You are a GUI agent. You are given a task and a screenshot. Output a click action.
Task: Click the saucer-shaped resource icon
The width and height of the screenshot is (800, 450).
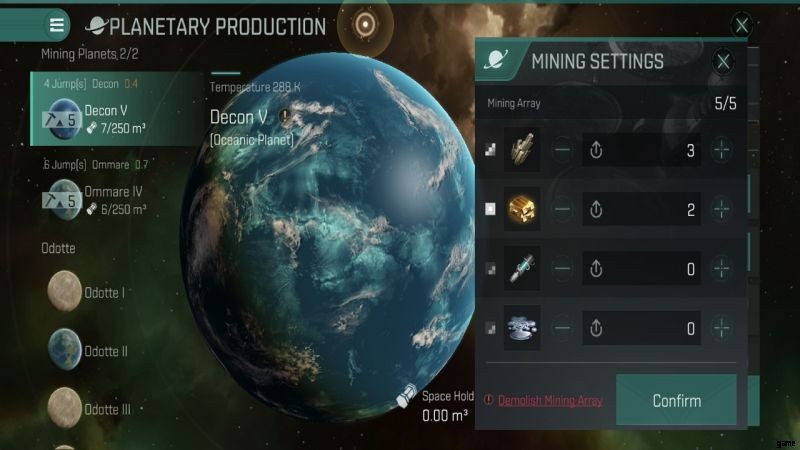[x=521, y=327]
